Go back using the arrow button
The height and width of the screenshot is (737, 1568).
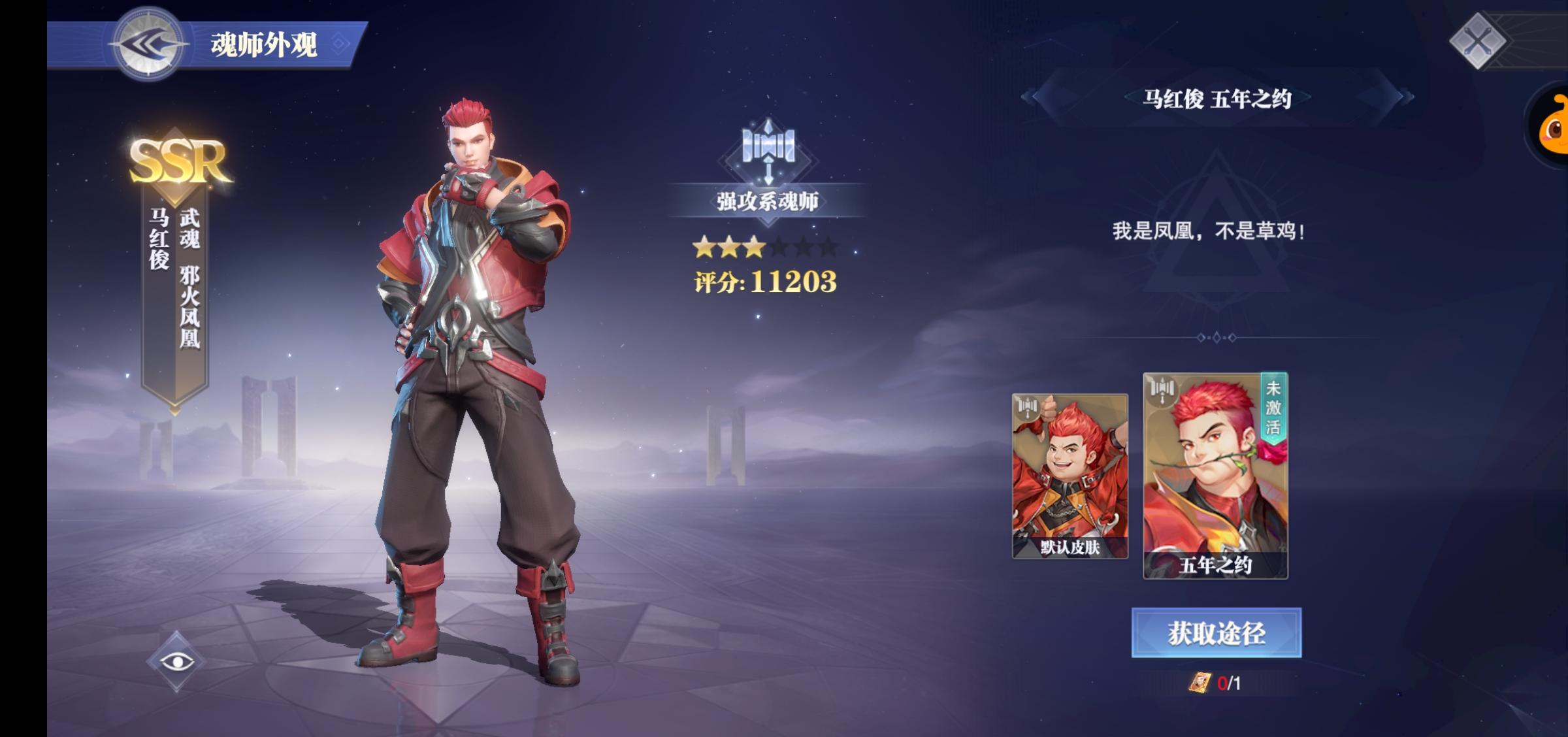148,44
